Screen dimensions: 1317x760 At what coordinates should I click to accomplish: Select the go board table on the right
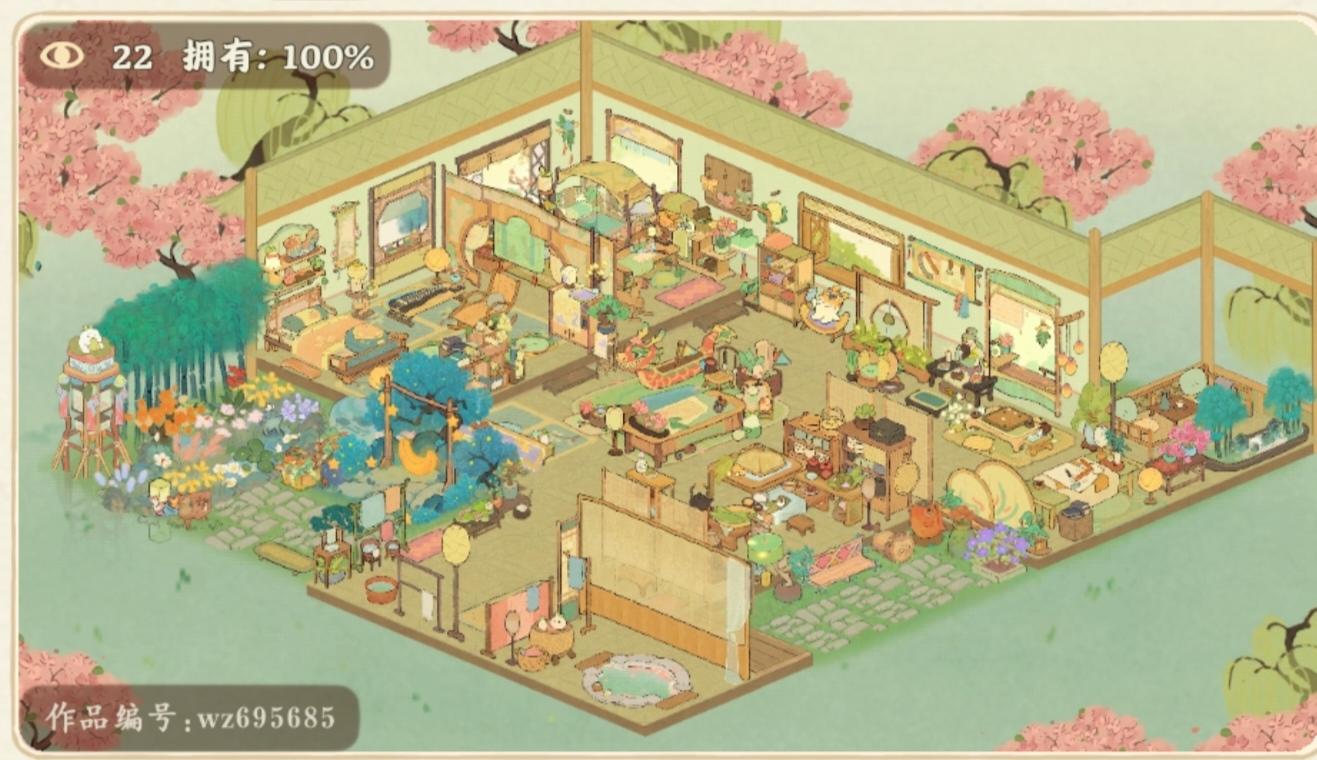(1003, 420)
